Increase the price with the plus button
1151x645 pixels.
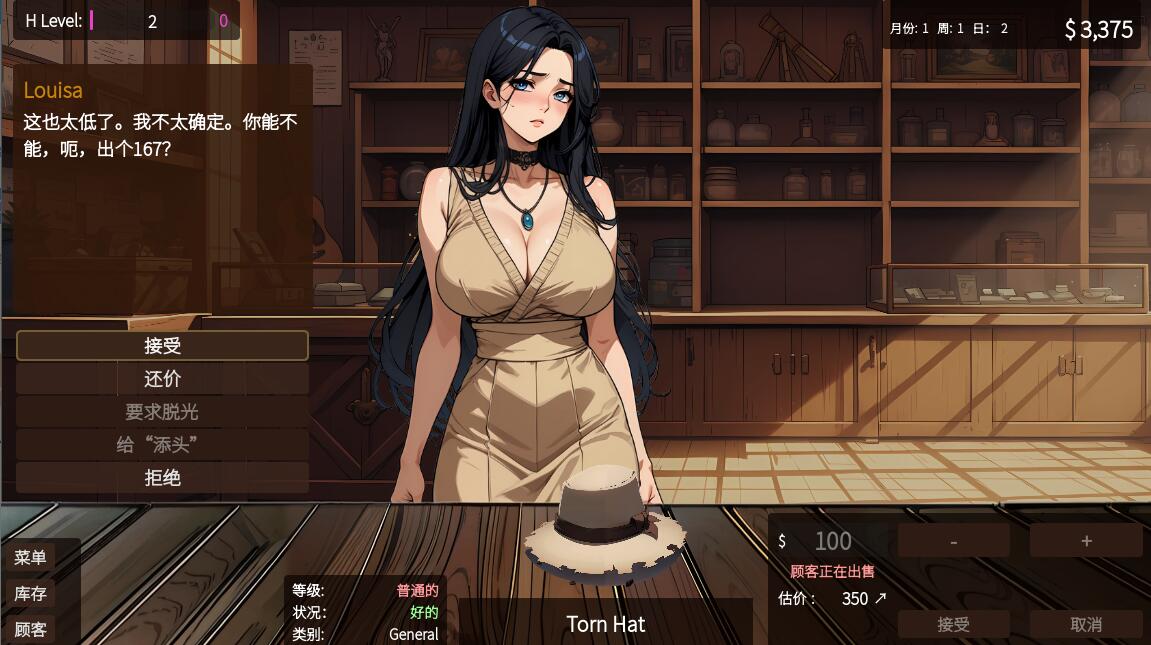coord(1086,541)
